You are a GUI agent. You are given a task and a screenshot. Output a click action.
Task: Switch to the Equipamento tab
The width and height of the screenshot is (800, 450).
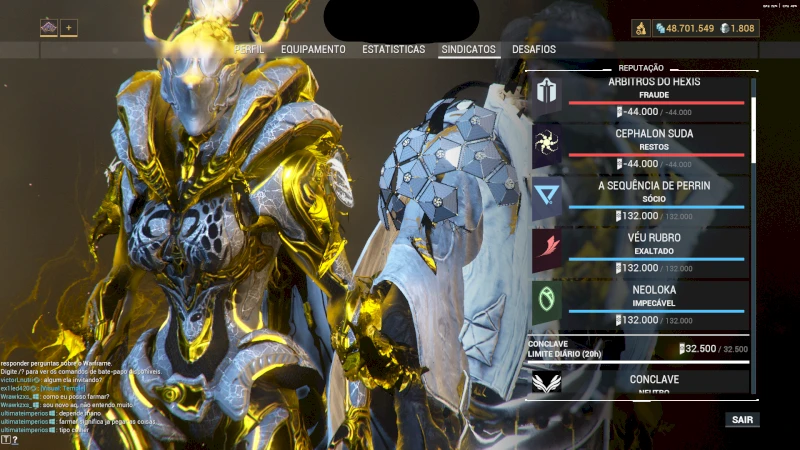tap(313, 49)
